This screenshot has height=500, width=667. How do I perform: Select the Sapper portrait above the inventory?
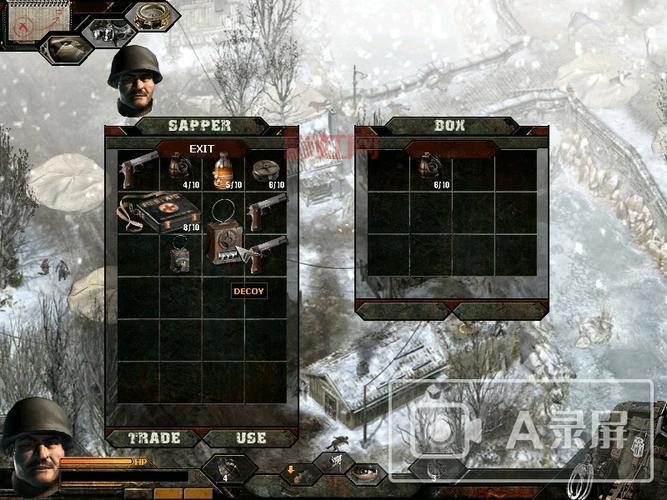(x=134, y=81)
